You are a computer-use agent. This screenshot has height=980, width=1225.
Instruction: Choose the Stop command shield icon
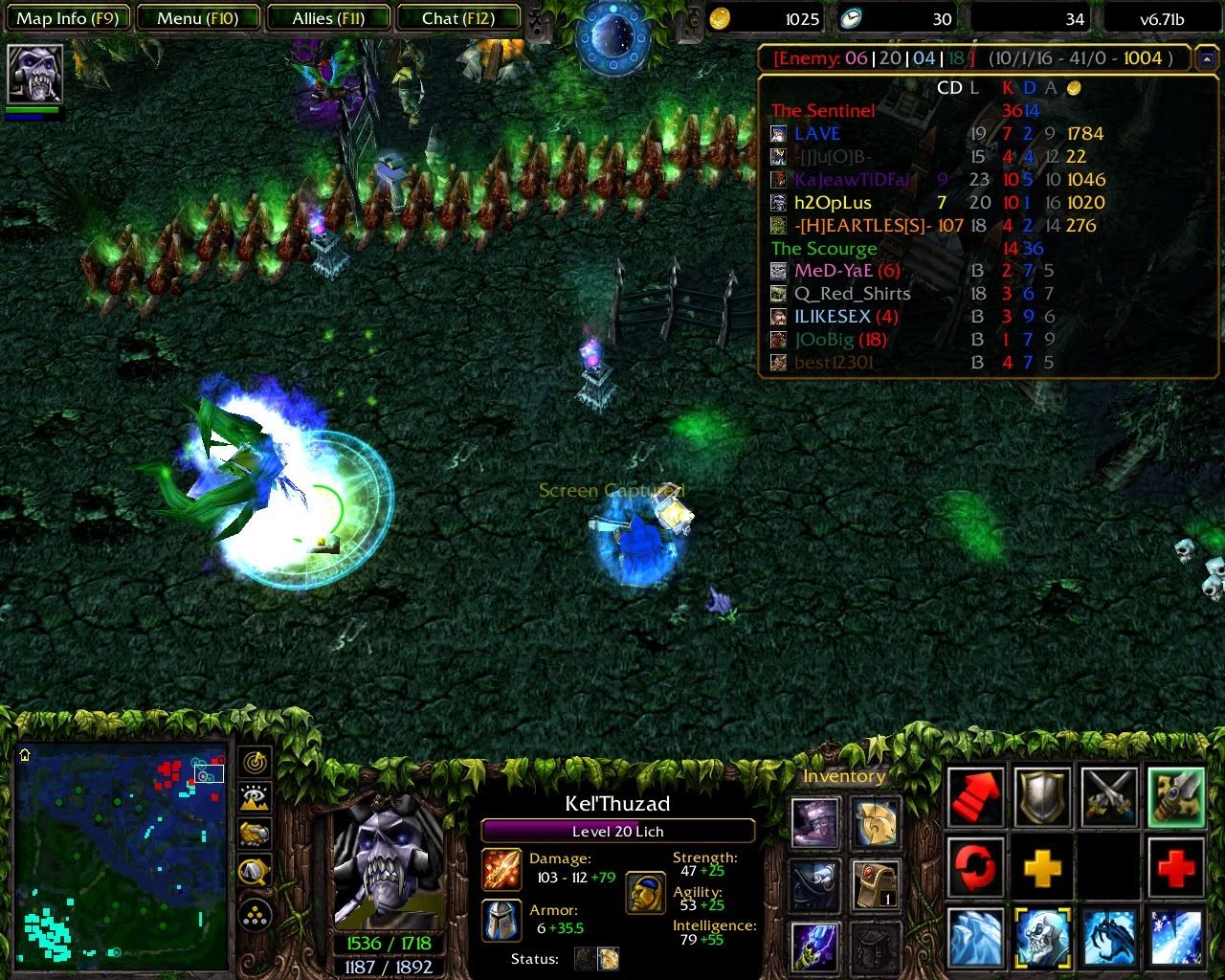coord(1042,796)
